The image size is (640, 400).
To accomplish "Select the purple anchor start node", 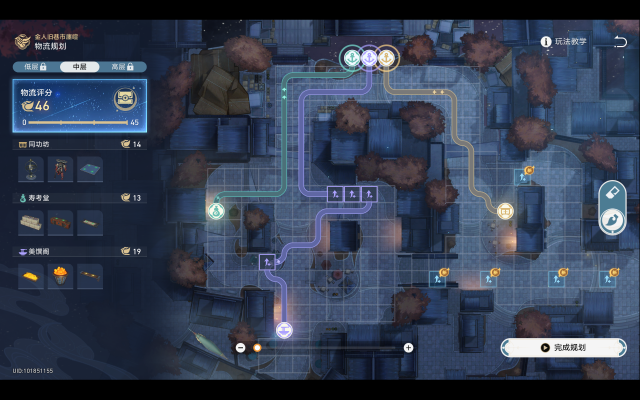I will [x=368, y=59].
